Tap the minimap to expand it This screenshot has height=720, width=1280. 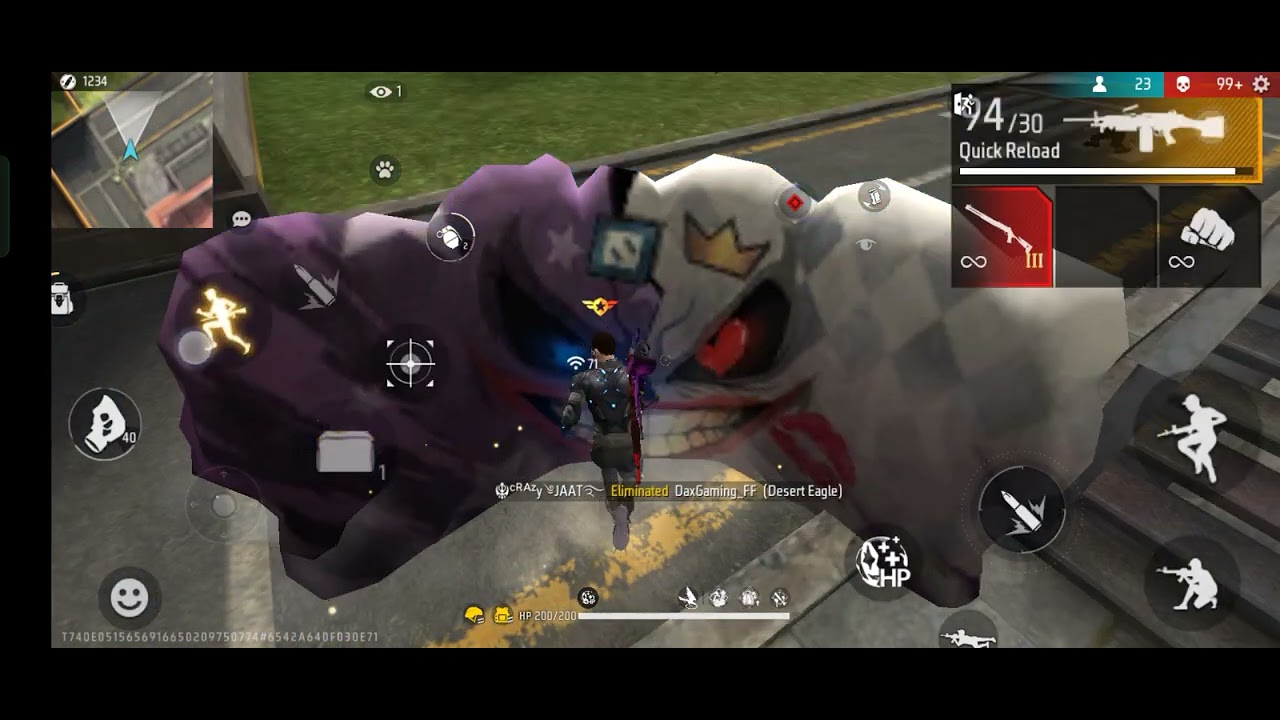(132, 150)
